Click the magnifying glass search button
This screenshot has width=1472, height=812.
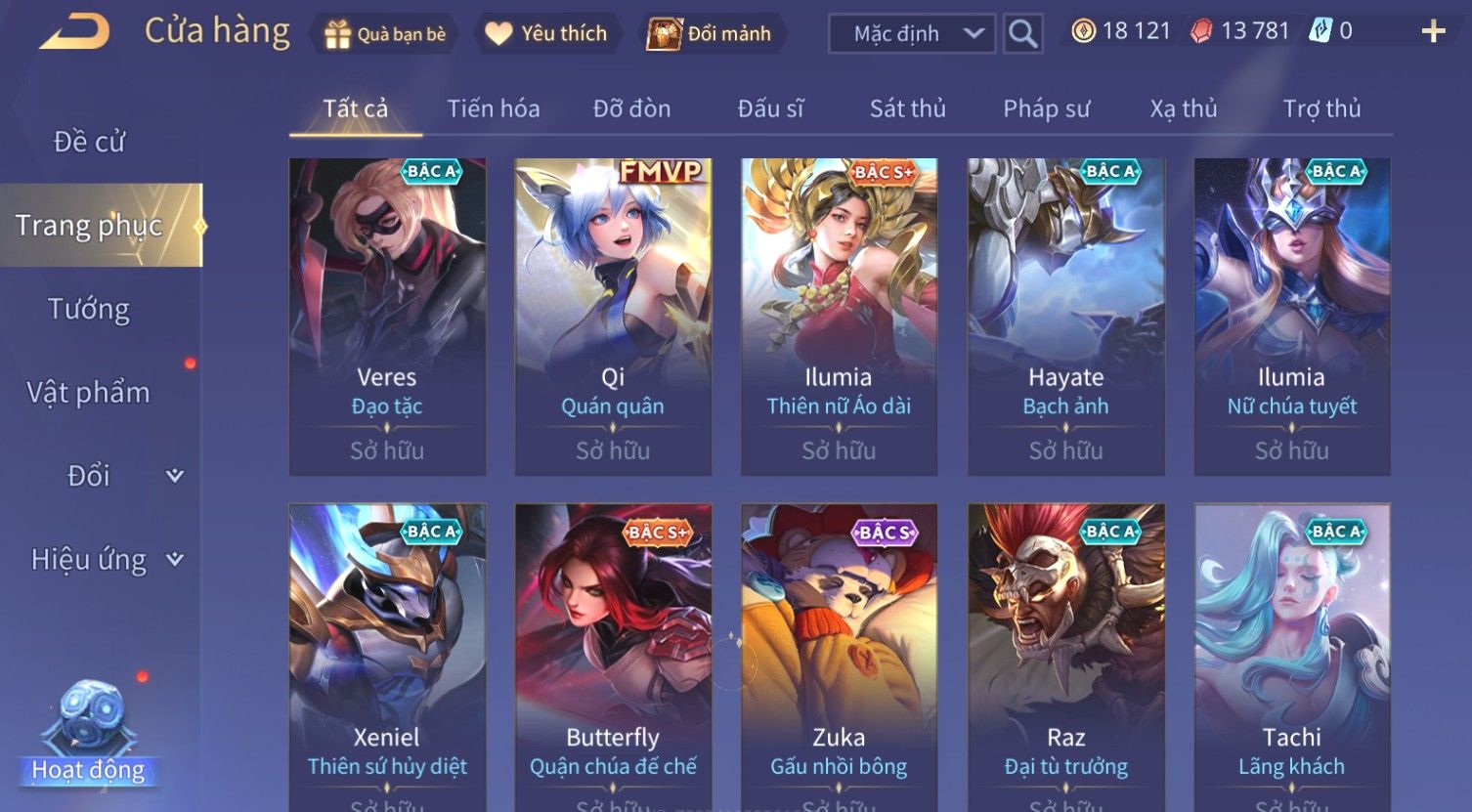pyautogui.click(x=1022, y=34)
